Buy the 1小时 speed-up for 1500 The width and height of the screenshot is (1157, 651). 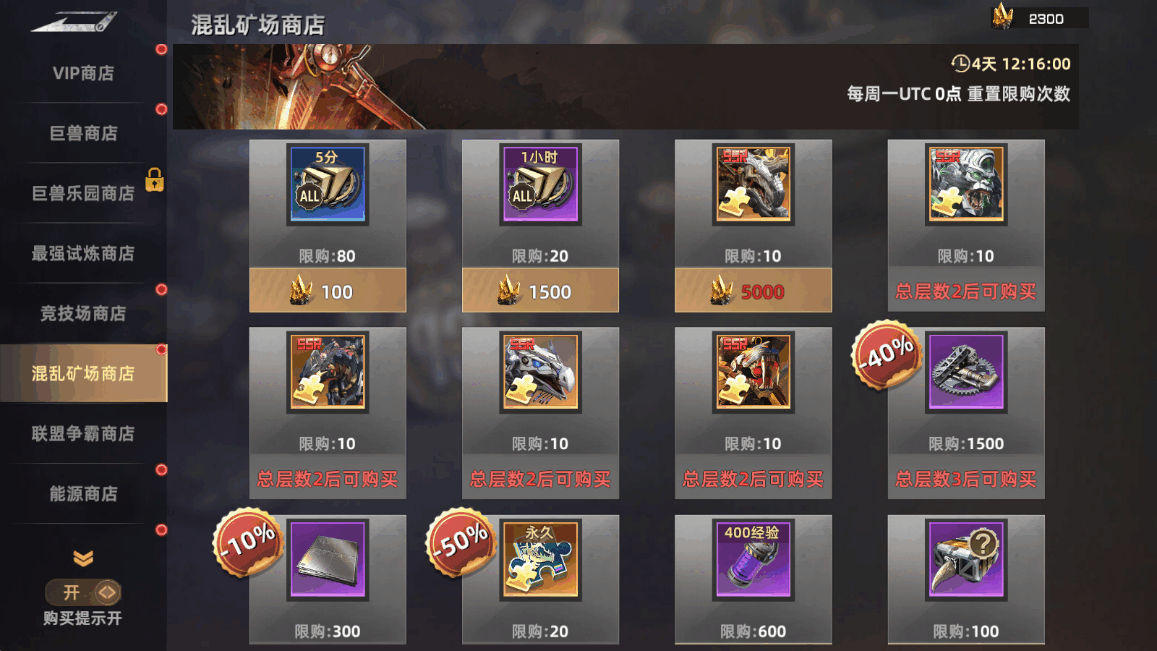pyautogui.click(x=540, y=291)
